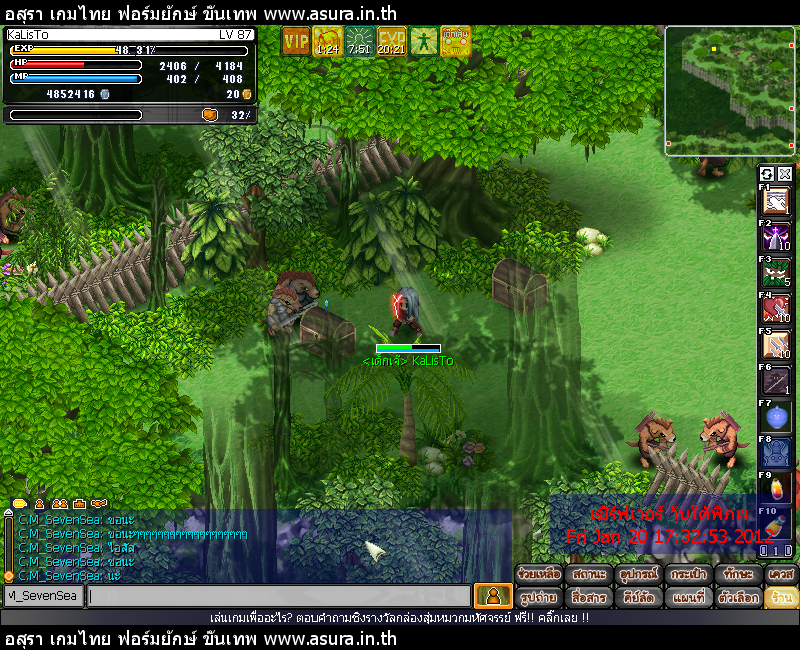This screenshot has height=650, width=800.
Task: Open the สื่อสาร (Communication) menu
Action: 588,597
